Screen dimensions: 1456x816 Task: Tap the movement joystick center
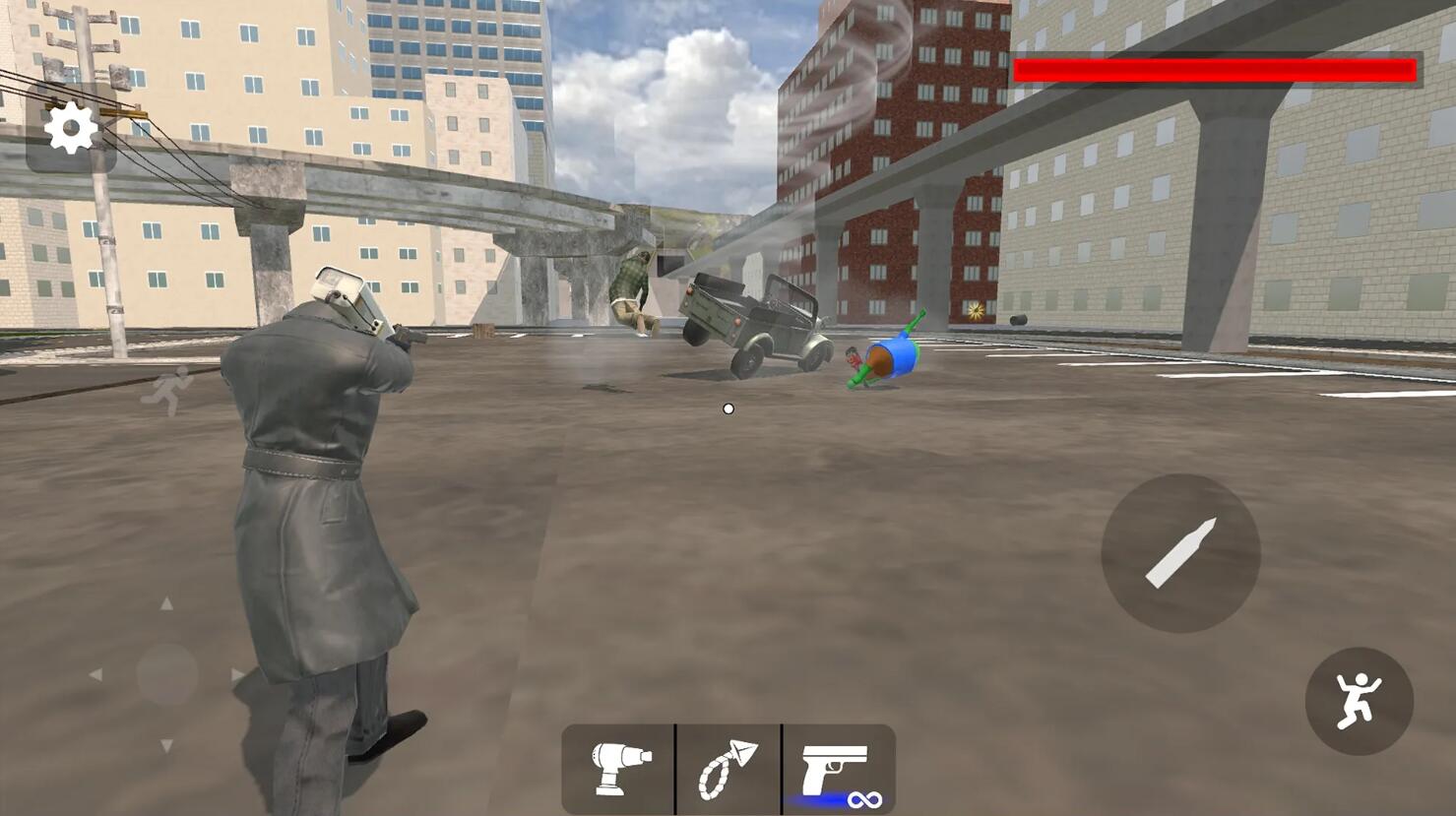[x=166, y=674]
